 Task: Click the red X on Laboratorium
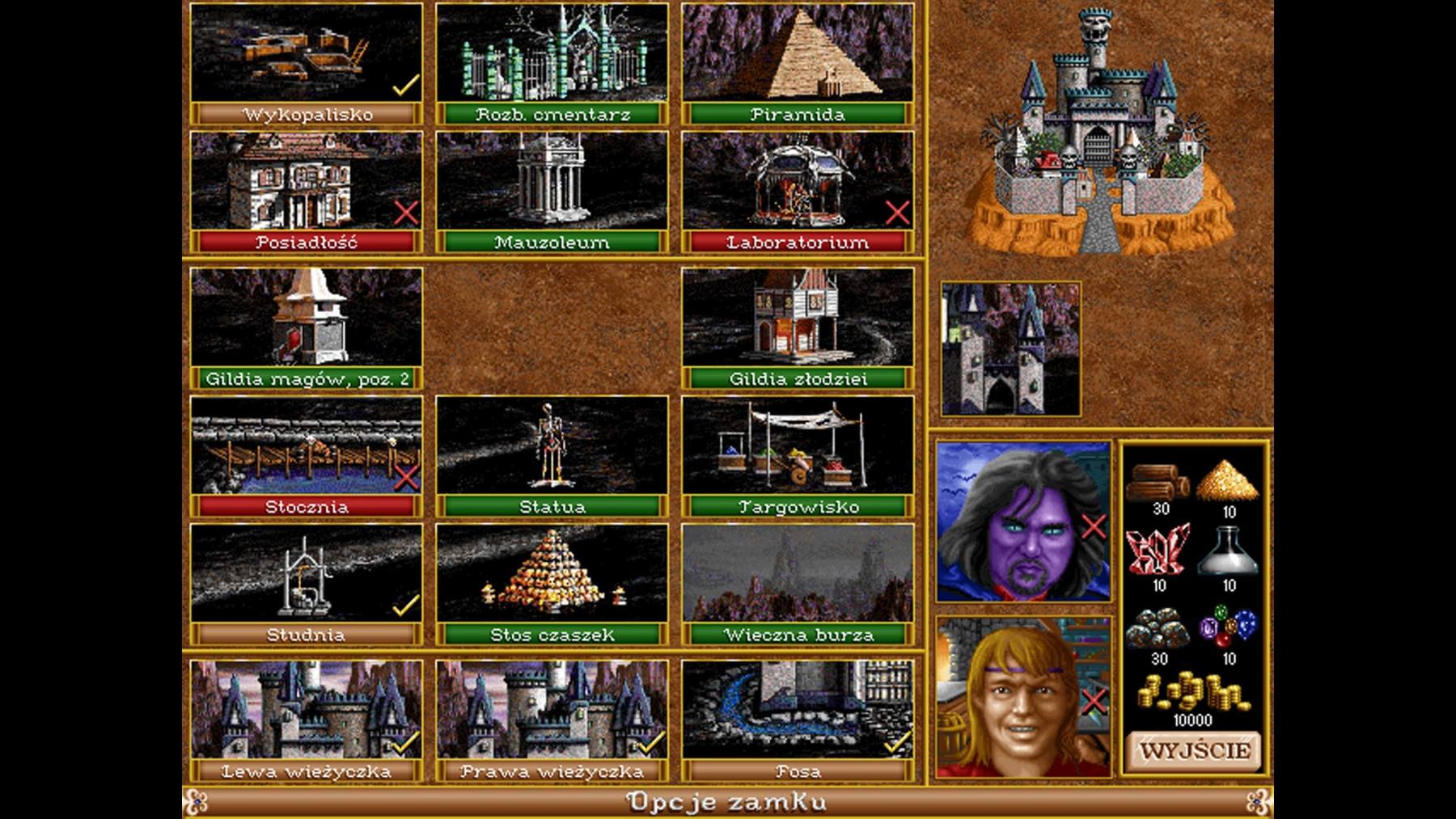click(x=896, y=213)
